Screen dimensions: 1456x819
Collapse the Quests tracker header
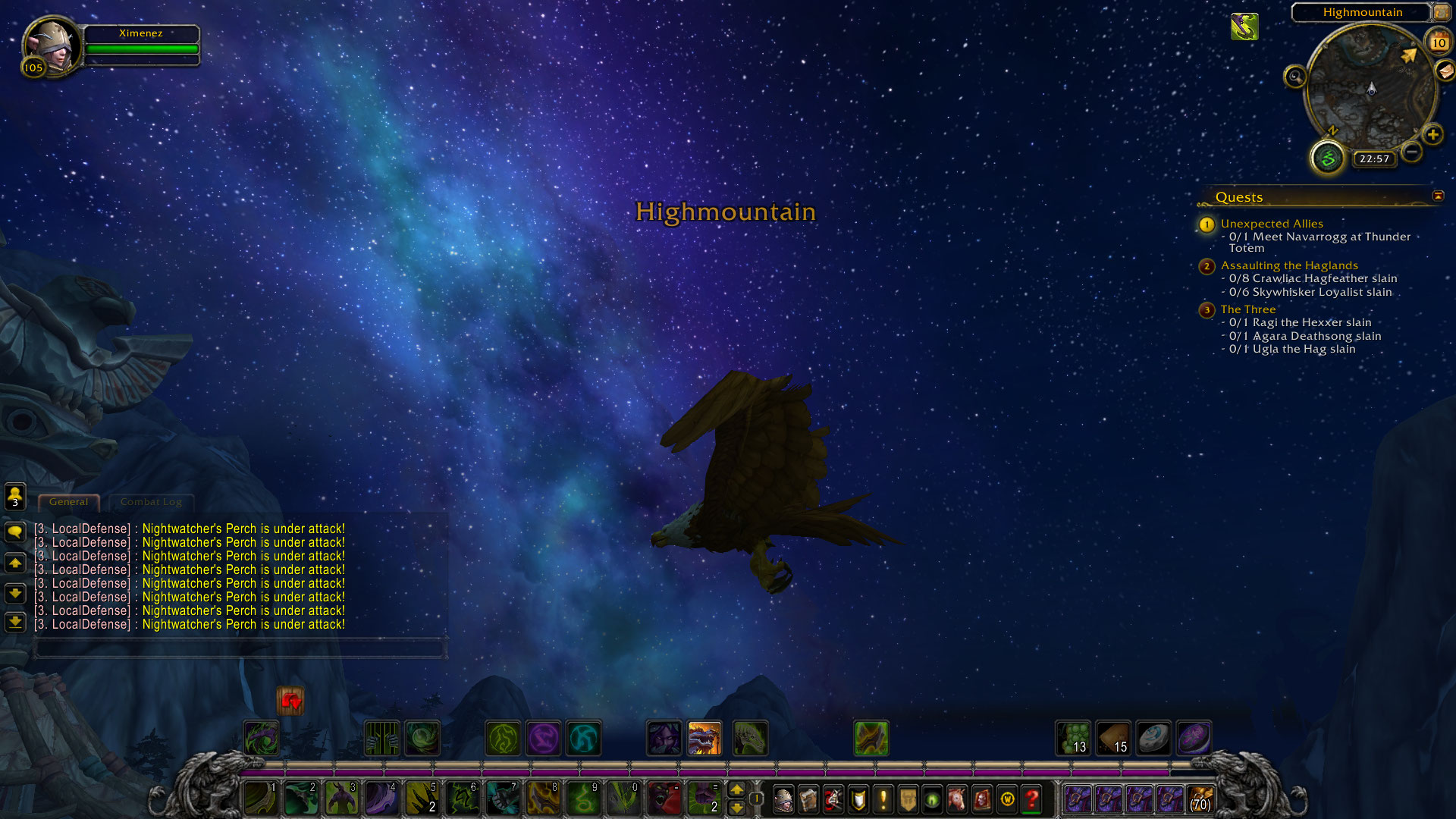(x=1438, y=196)
